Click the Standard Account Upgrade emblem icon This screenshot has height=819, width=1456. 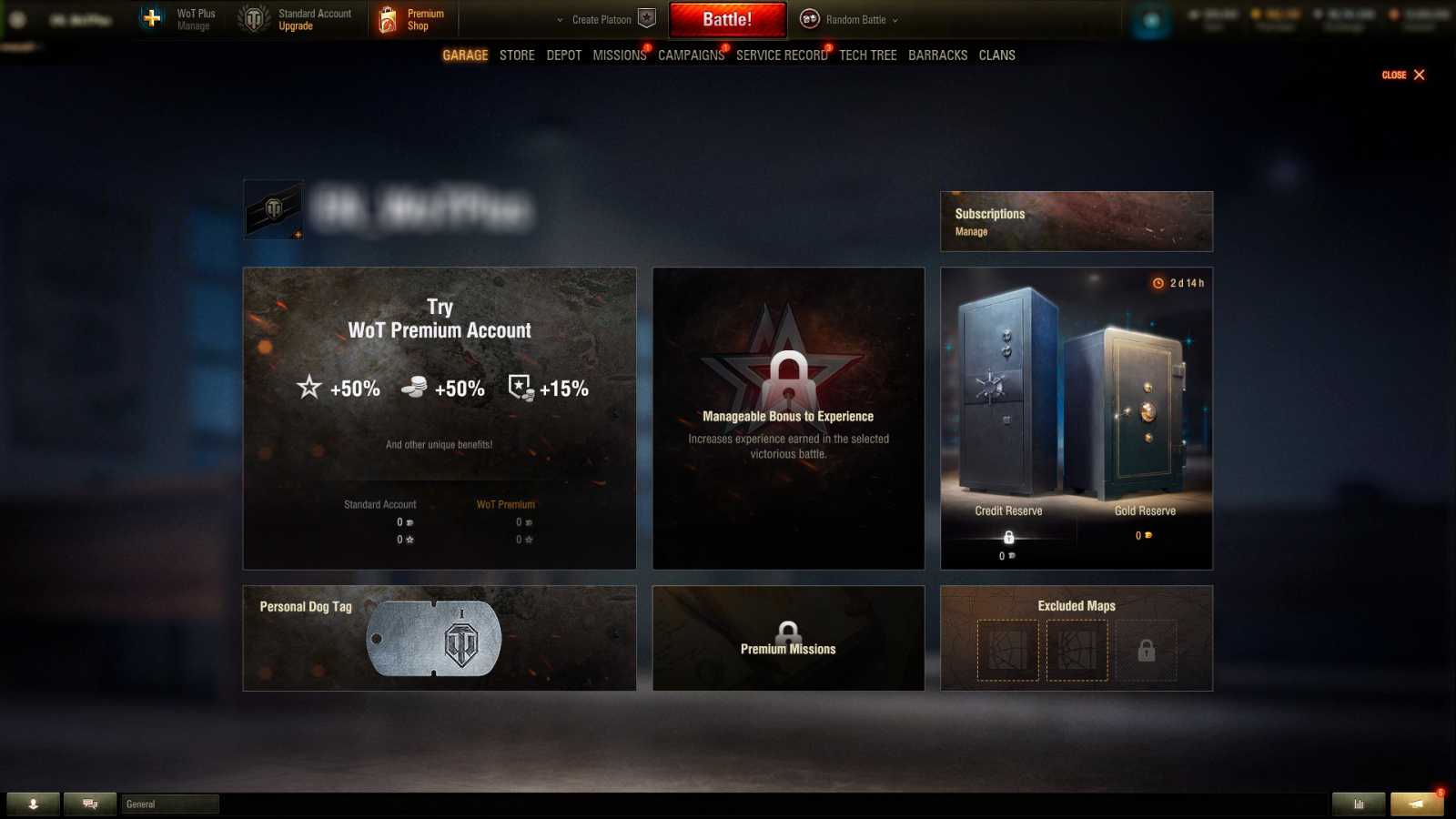253,18
